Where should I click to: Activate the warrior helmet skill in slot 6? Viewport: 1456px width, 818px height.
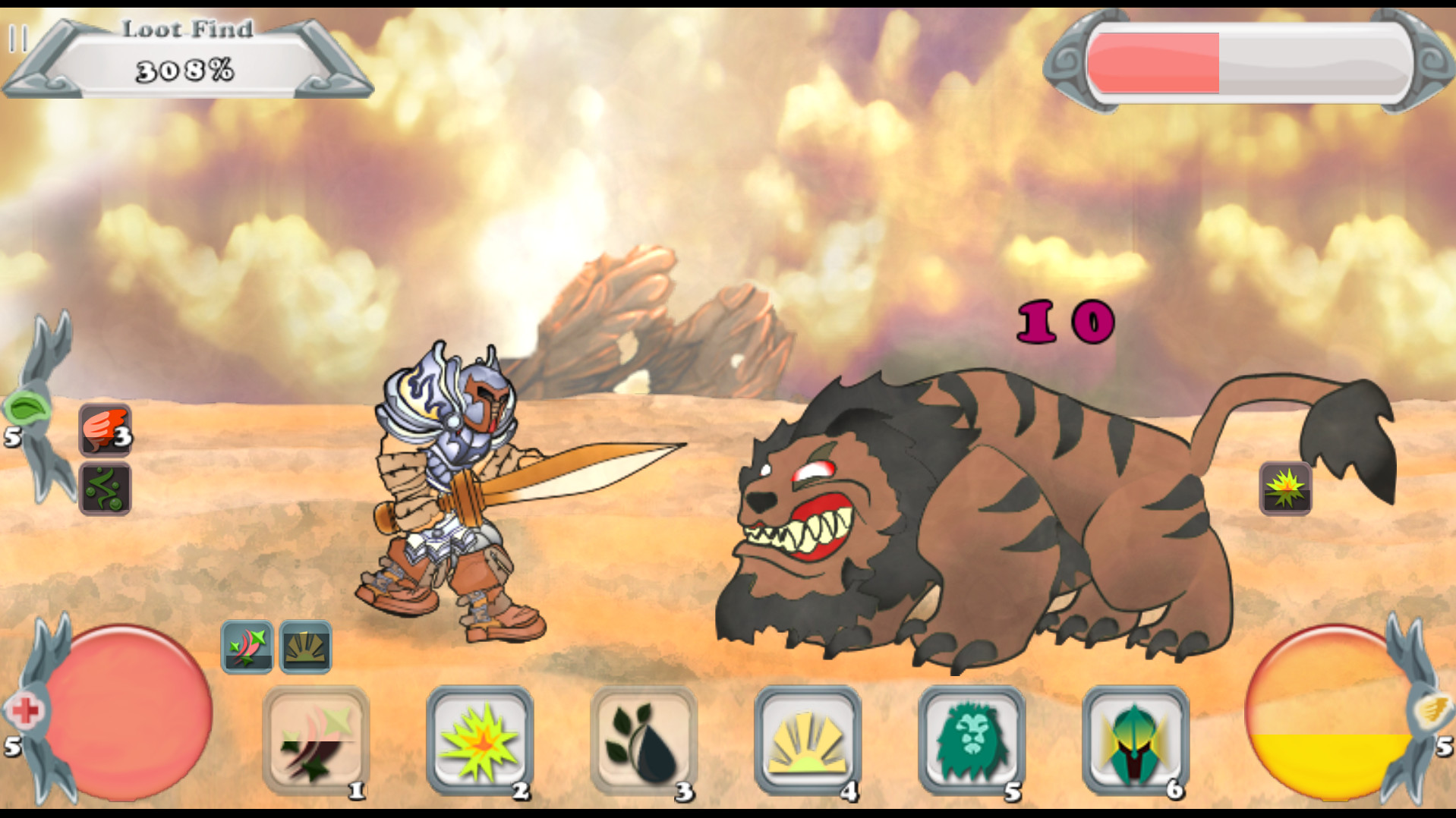[1134, 741]
